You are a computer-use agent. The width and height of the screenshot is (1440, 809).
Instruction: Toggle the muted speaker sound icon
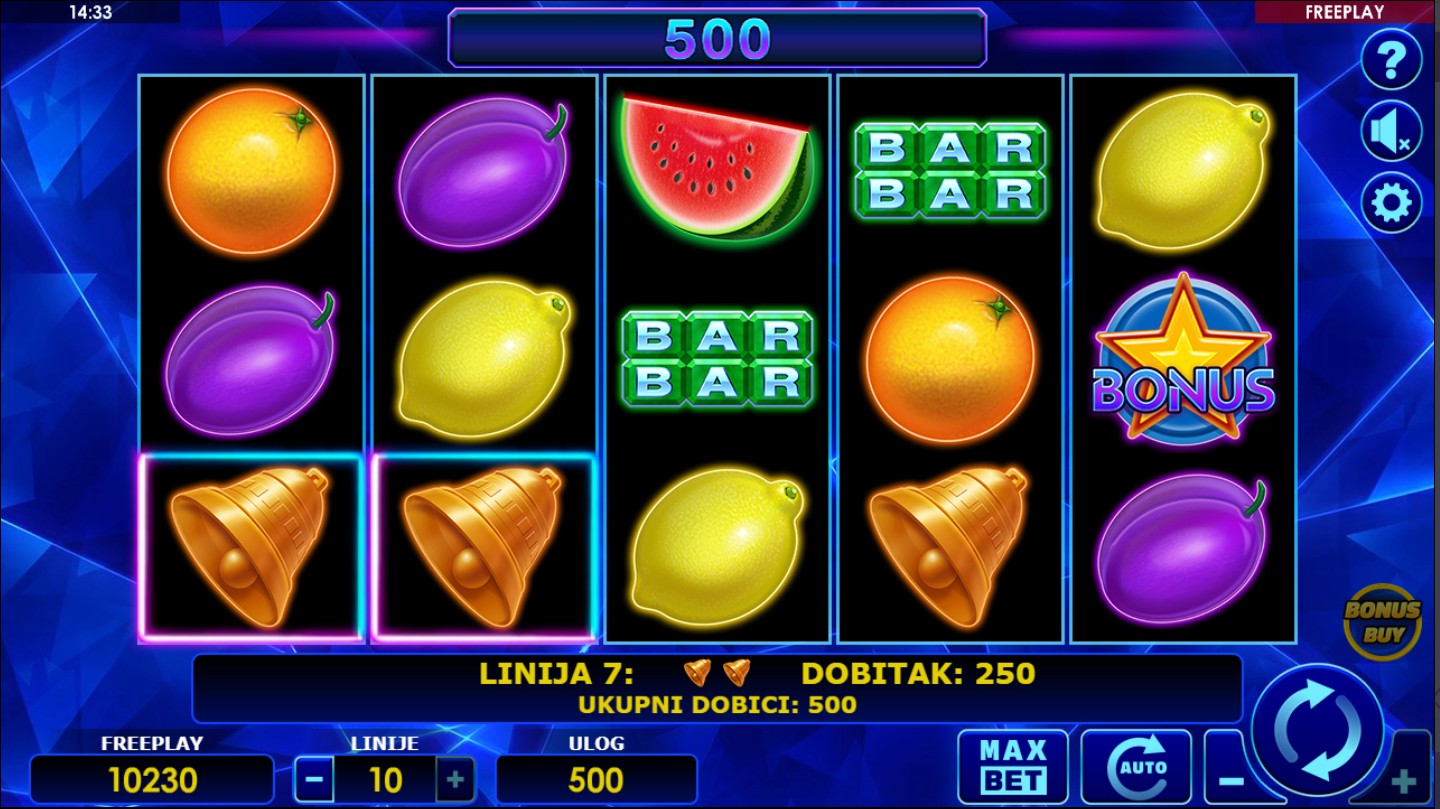(1391, 132)
